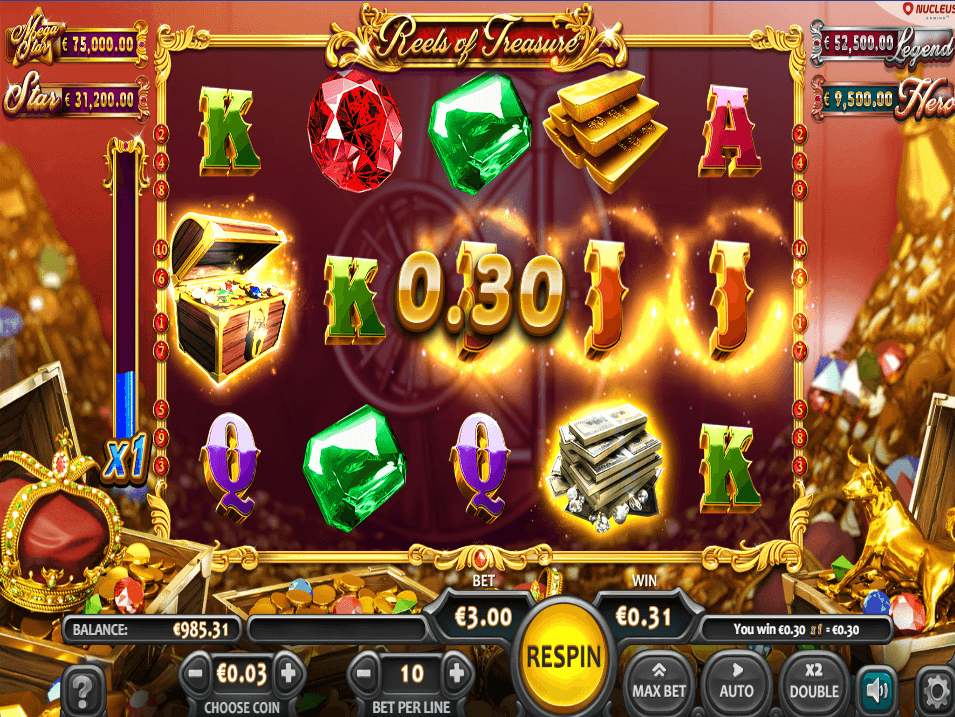Decrease coin value with minus button

pos(196,674)
